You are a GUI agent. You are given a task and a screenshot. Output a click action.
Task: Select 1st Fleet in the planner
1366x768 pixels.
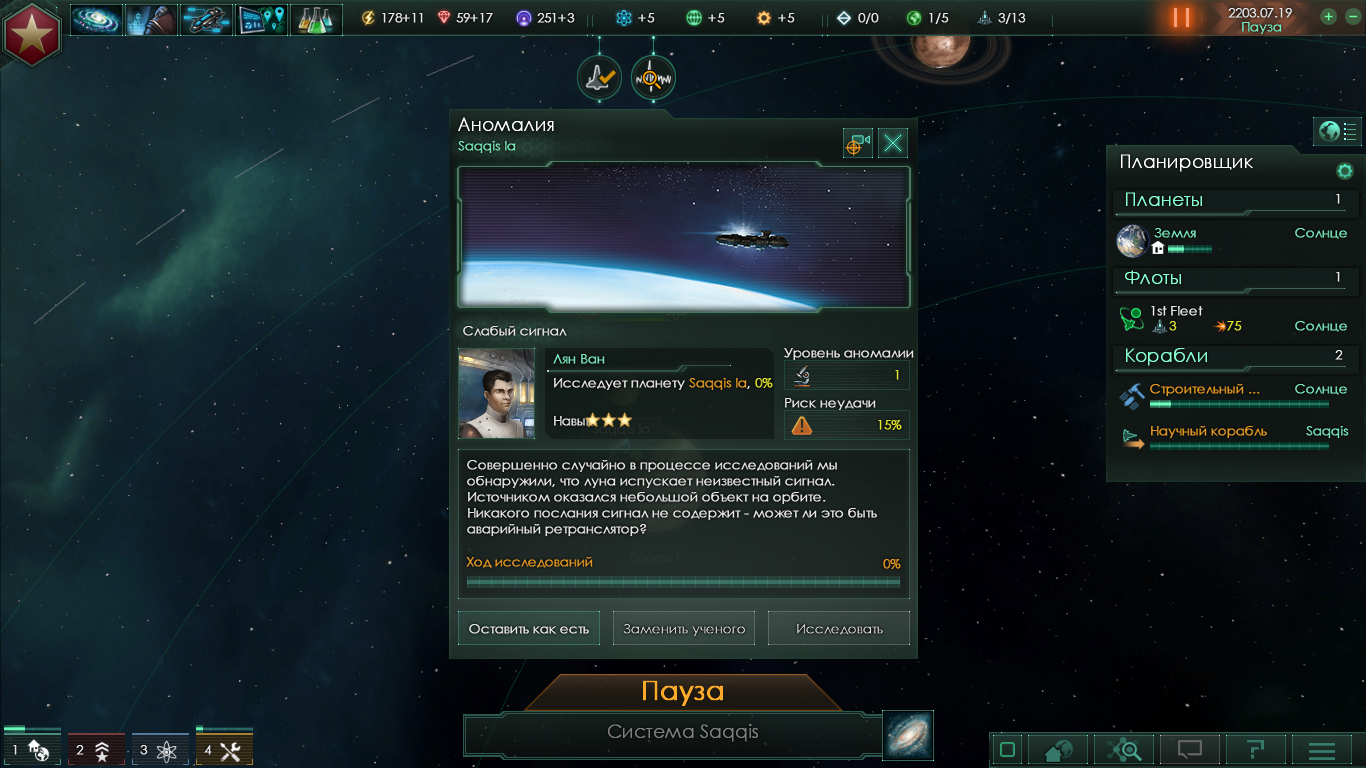click(x=1176, y=312)
